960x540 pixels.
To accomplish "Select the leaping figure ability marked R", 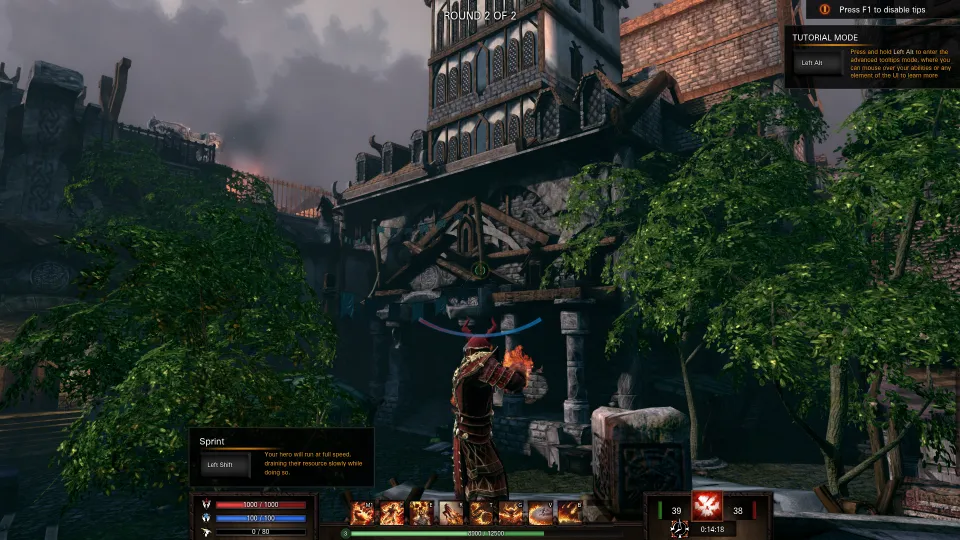I will pyautogui.click(x=451, y=513).
